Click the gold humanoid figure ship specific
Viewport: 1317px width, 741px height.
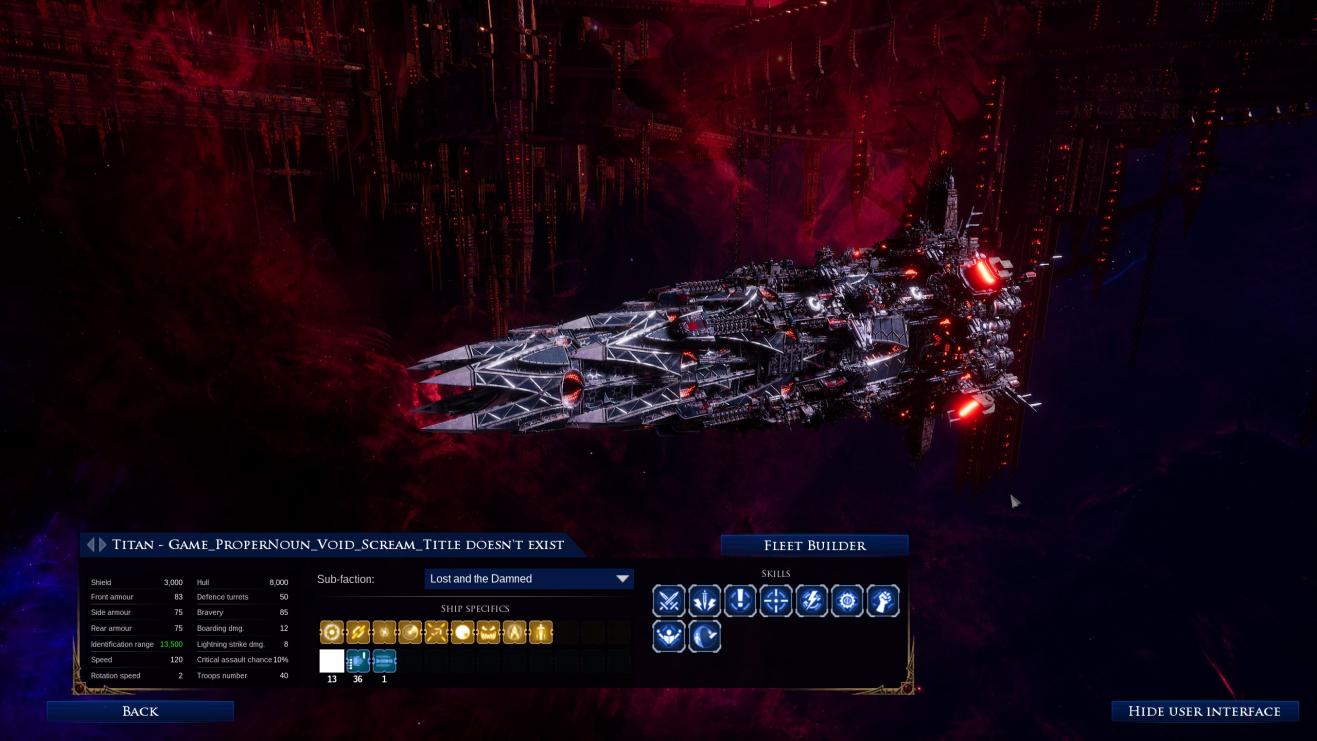pos(540,632)
